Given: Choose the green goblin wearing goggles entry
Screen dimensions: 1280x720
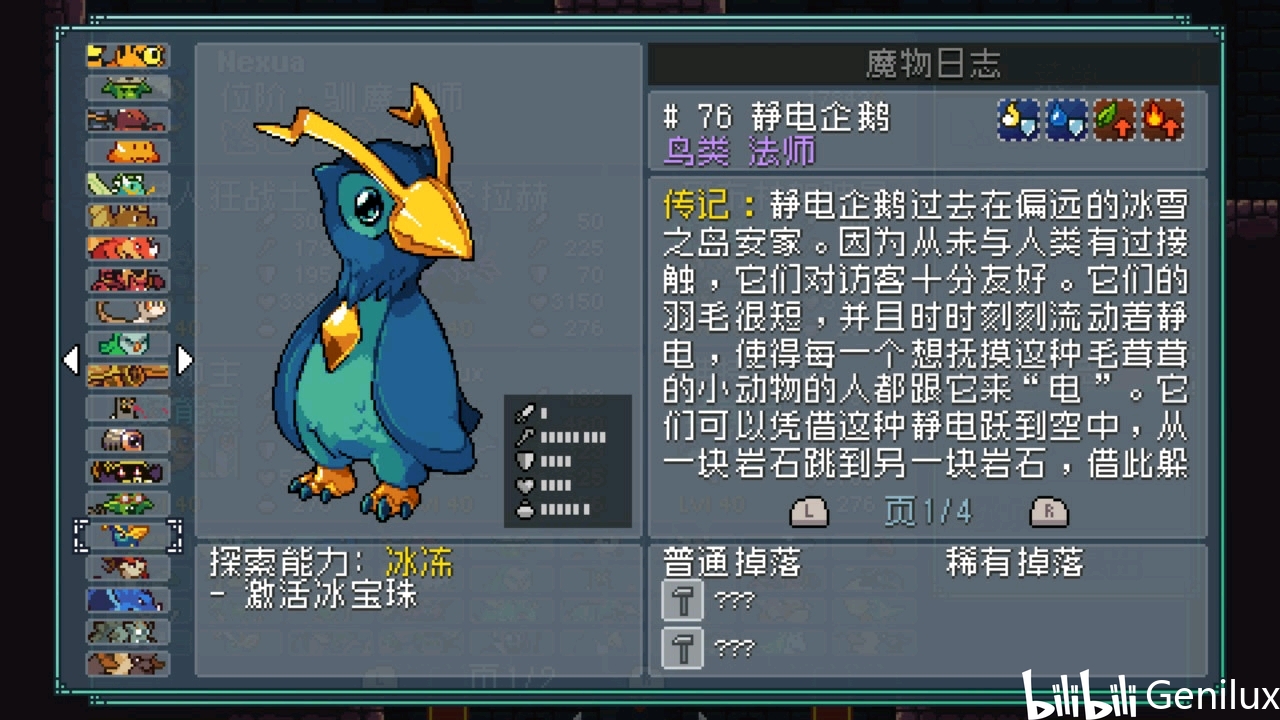Looking at the screenshot, I should click(x=127, y=504).
